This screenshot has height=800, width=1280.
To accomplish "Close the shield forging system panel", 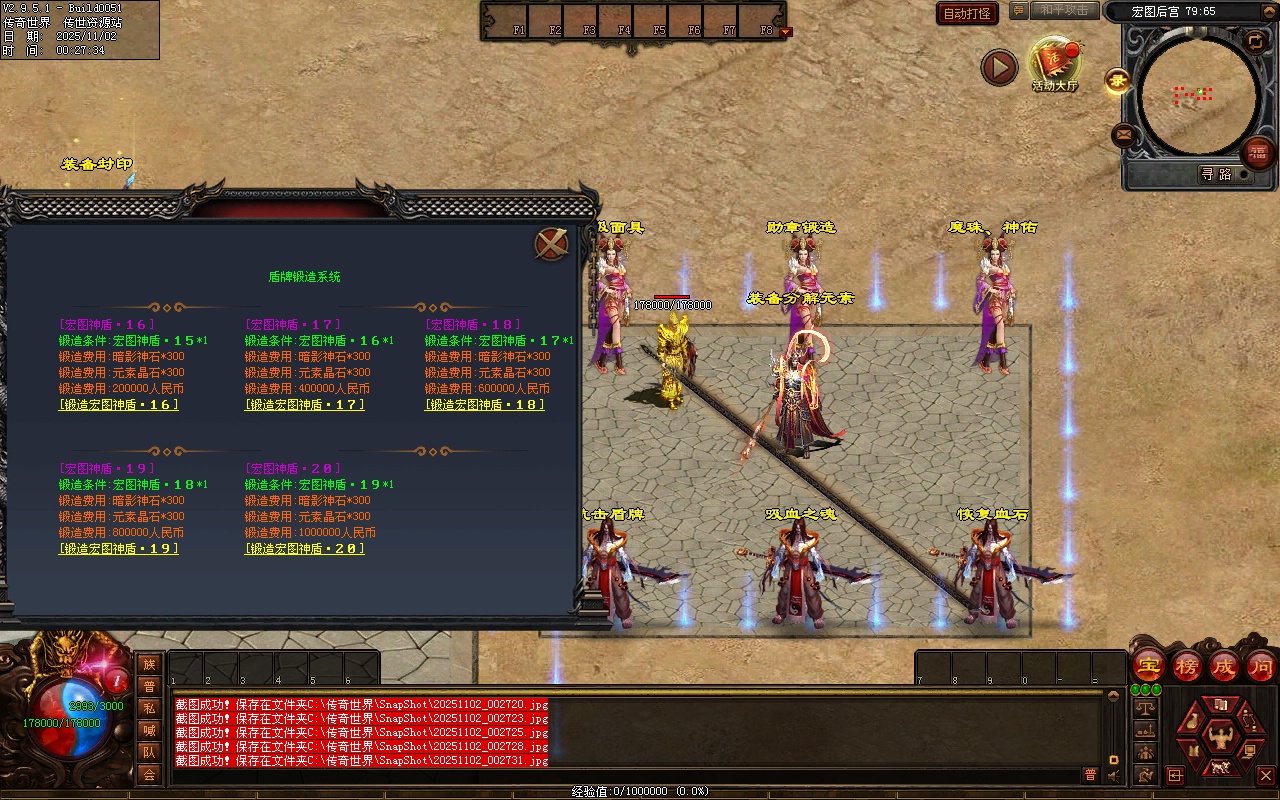I will click(x=551, y=244).
